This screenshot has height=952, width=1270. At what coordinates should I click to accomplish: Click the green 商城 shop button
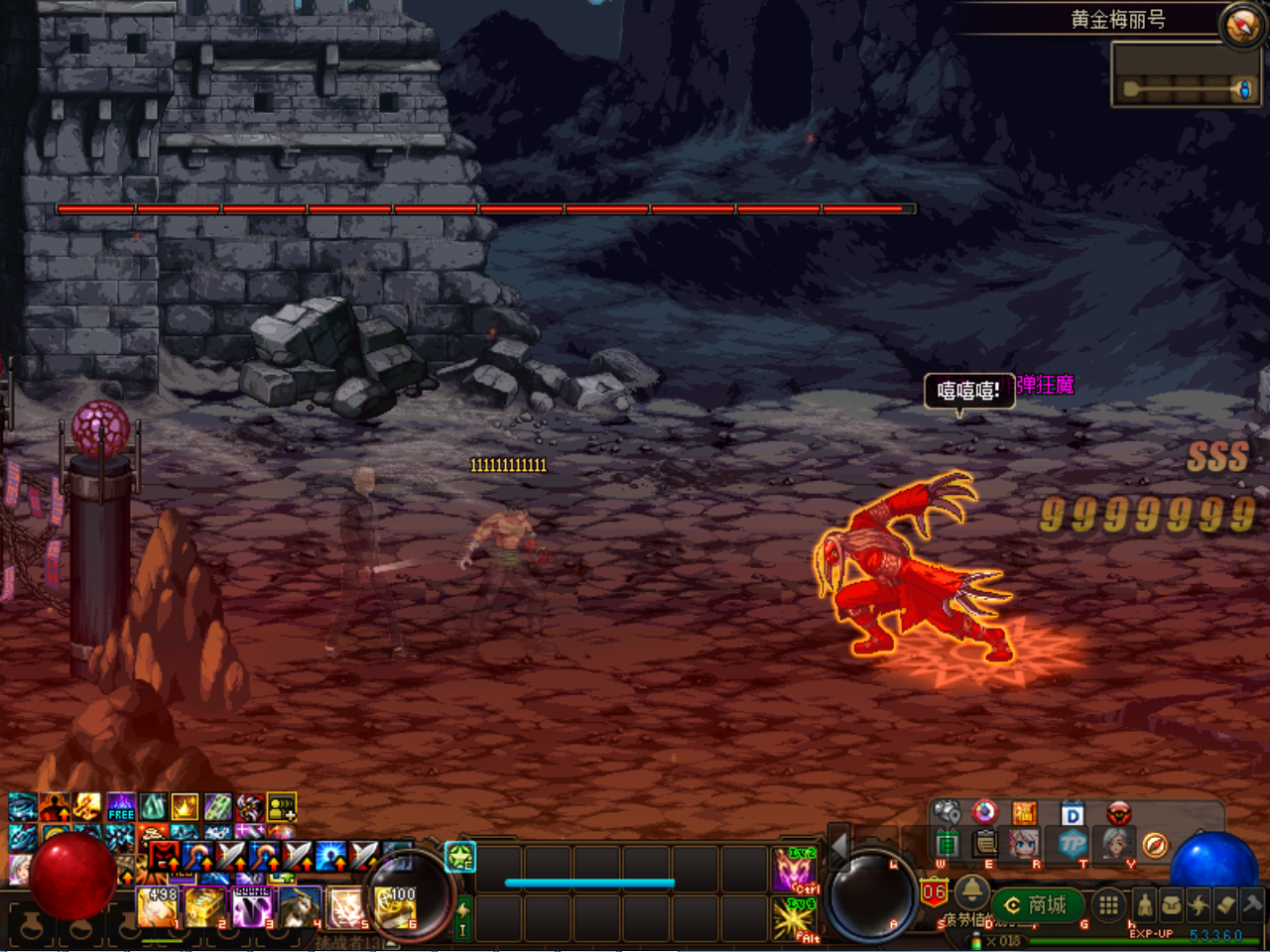point(1038,904)
